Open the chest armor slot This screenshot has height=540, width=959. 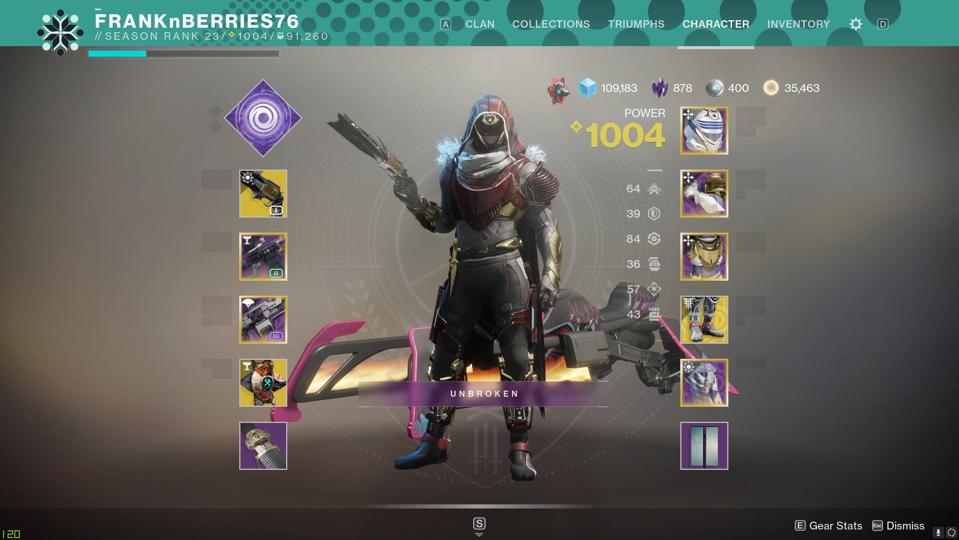coord(704,256)
